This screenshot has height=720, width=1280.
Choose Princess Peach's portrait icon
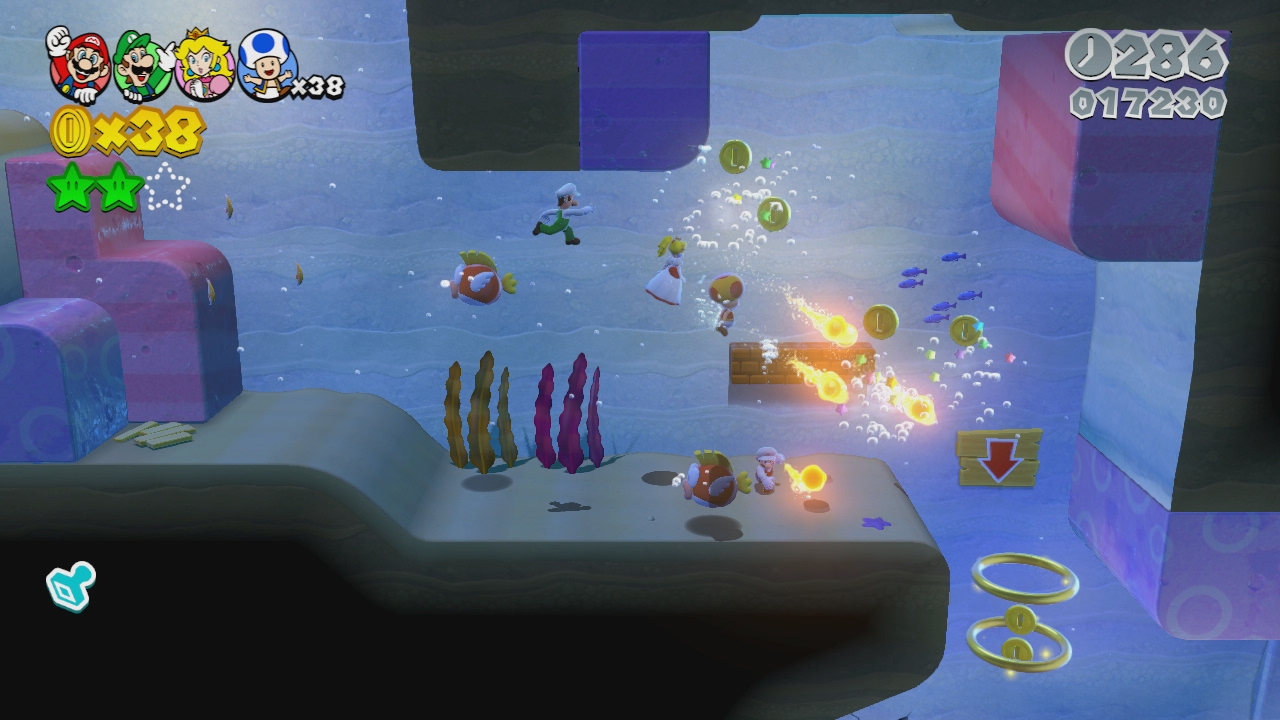click(x=204, y=67)
